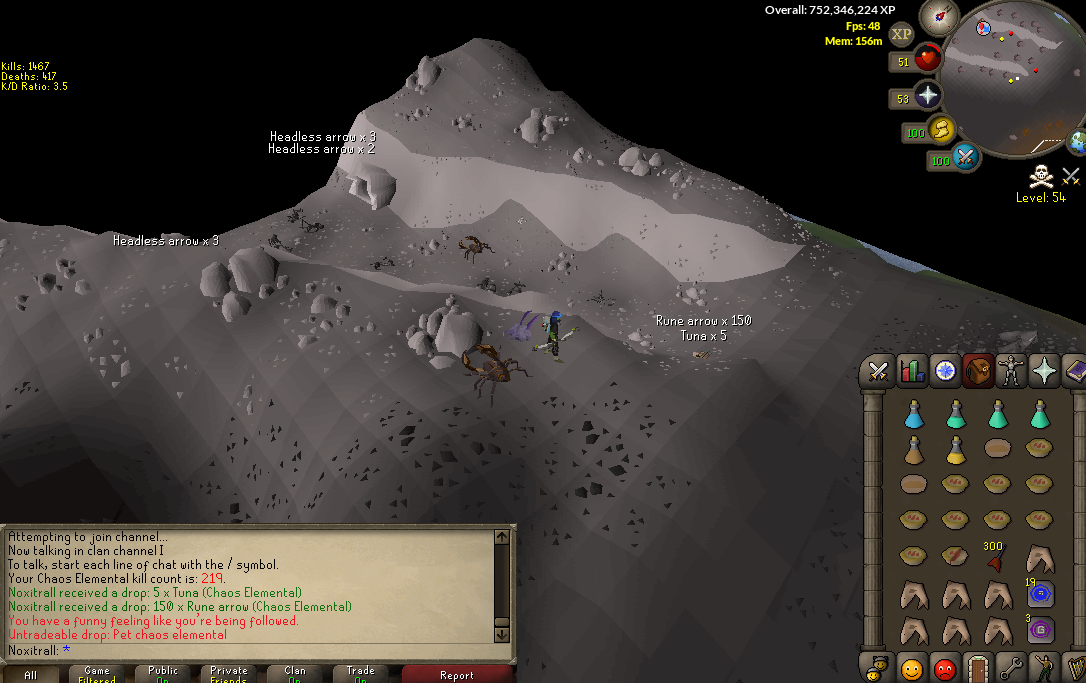Switch to the Skills tab
The height and width of the screenshot is (683, 1086).
[911, 372]
